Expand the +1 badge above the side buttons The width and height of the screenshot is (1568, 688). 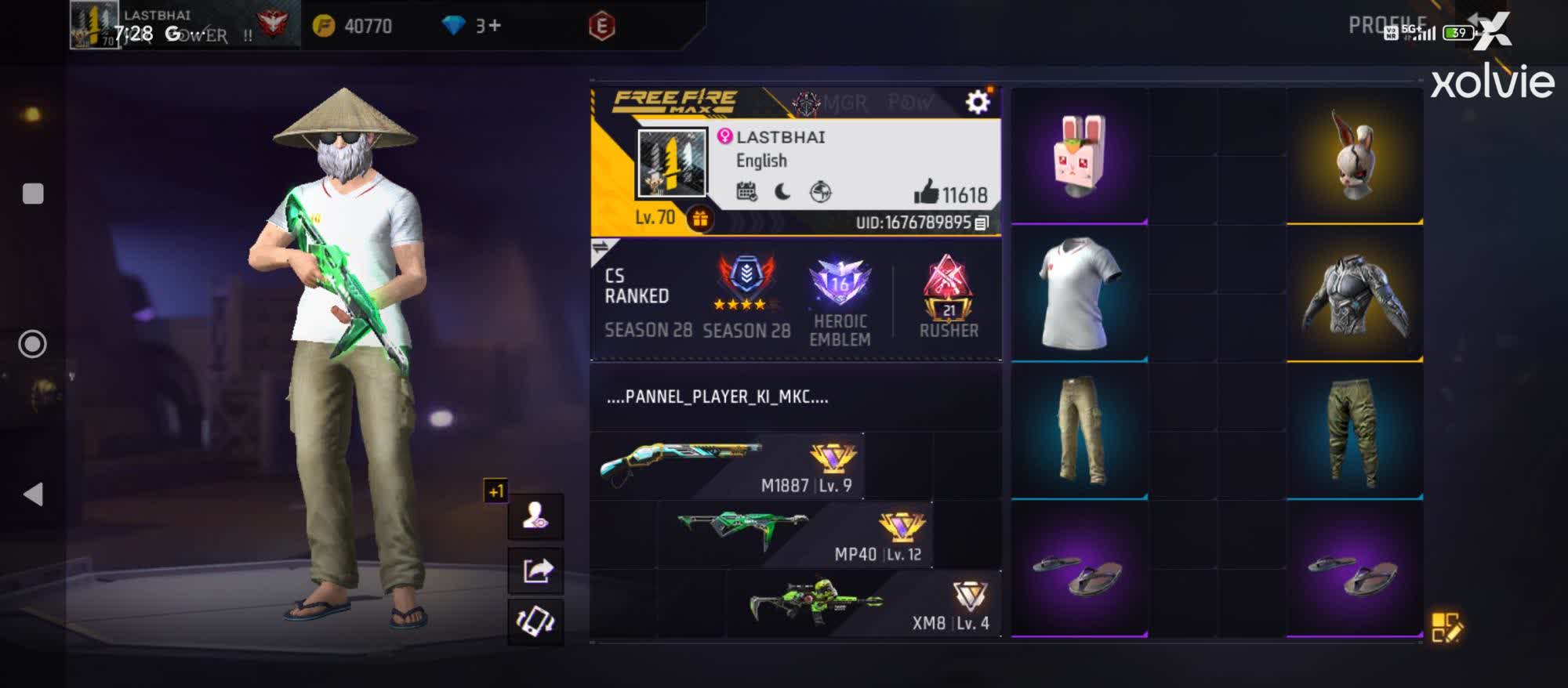coord(494,490)
